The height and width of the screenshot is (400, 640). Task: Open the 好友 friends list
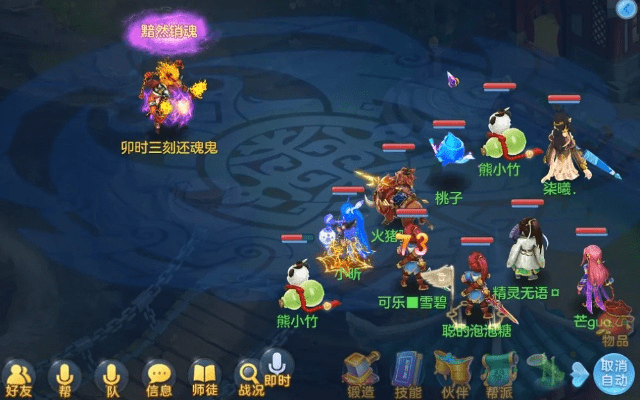click(x=18, y=377)
